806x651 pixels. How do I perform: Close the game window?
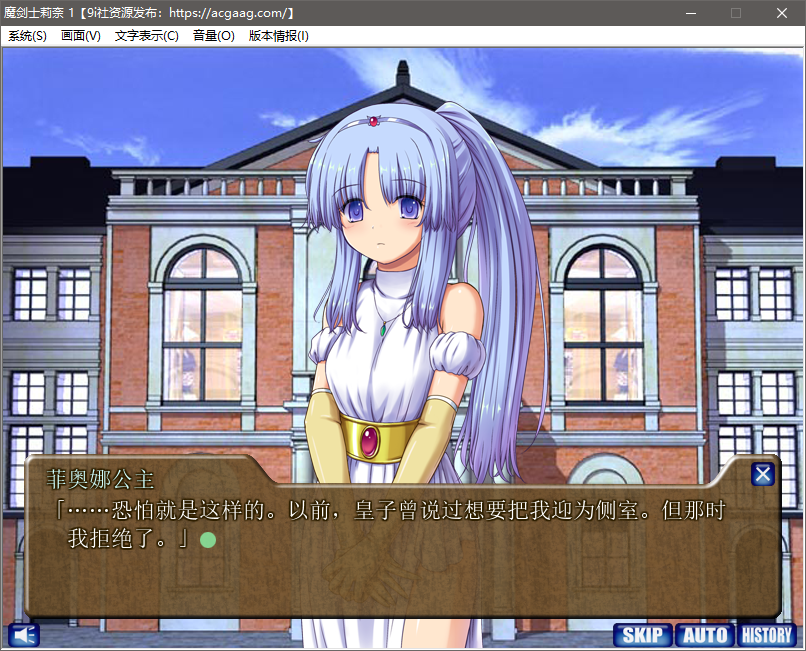click(x=782, y=13)
